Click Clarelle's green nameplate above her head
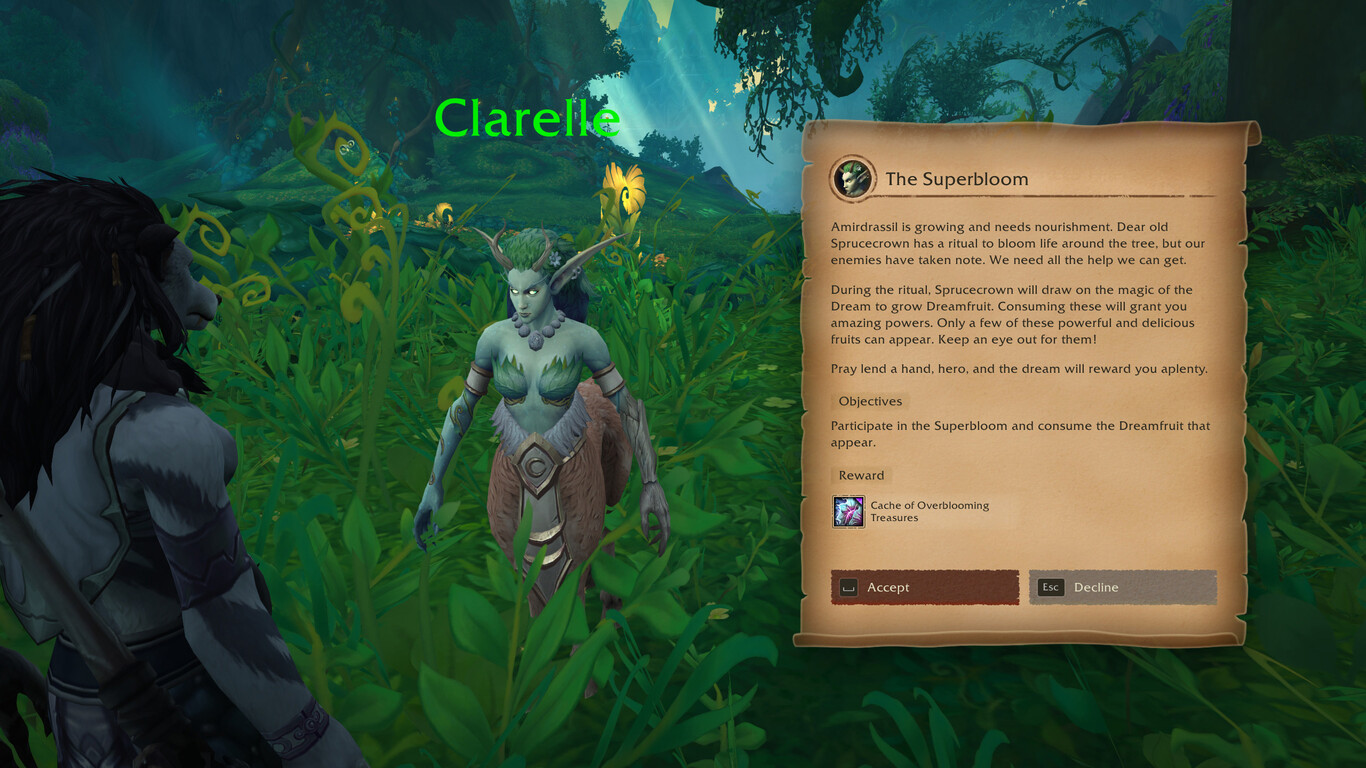The height and width of the screenshot is (768, 1366). click(527, 118)
